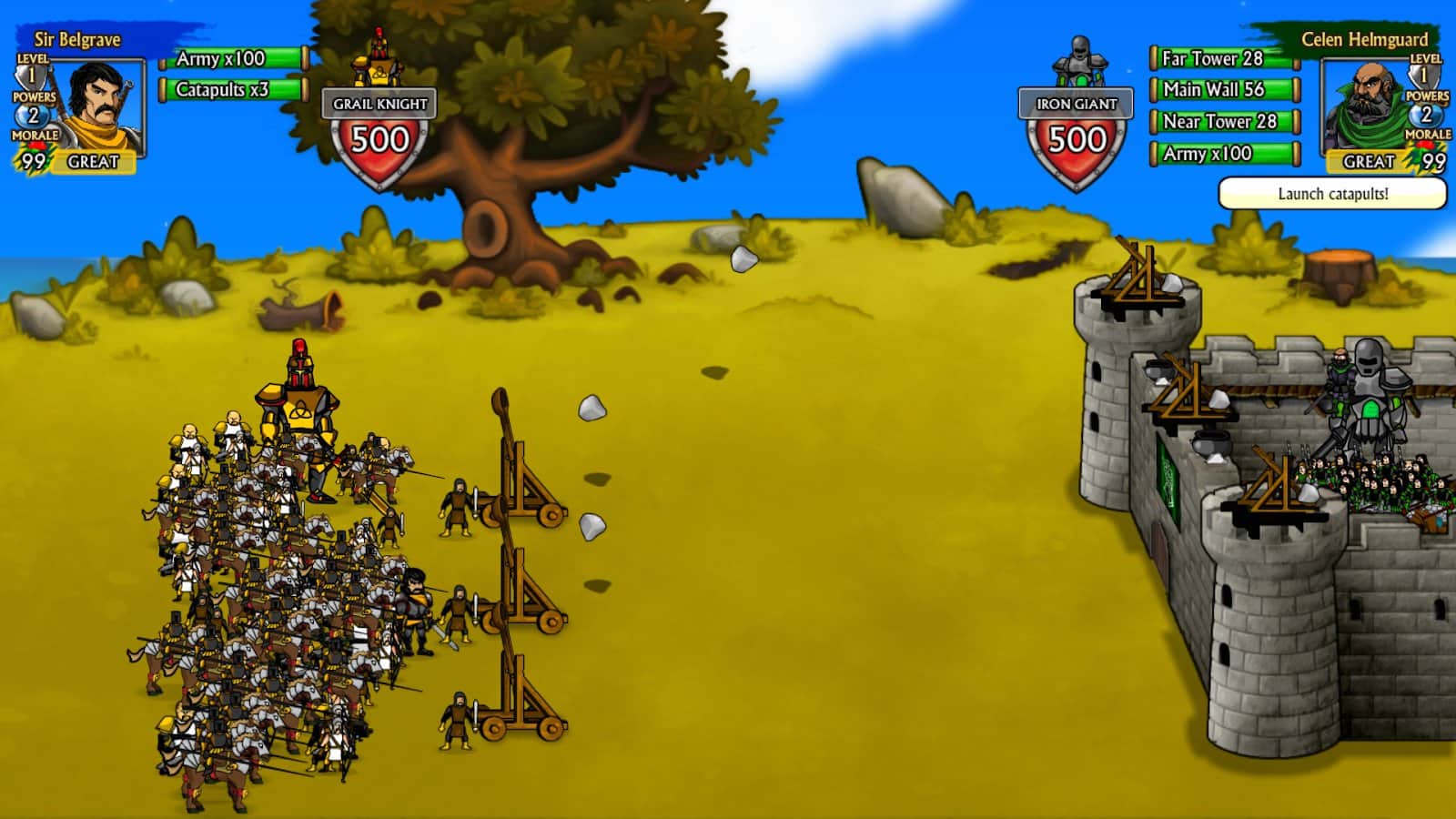Click the Iron Giant shield emblem
This screenshot has width=1456, height=819.
[x=1077, y=141]
